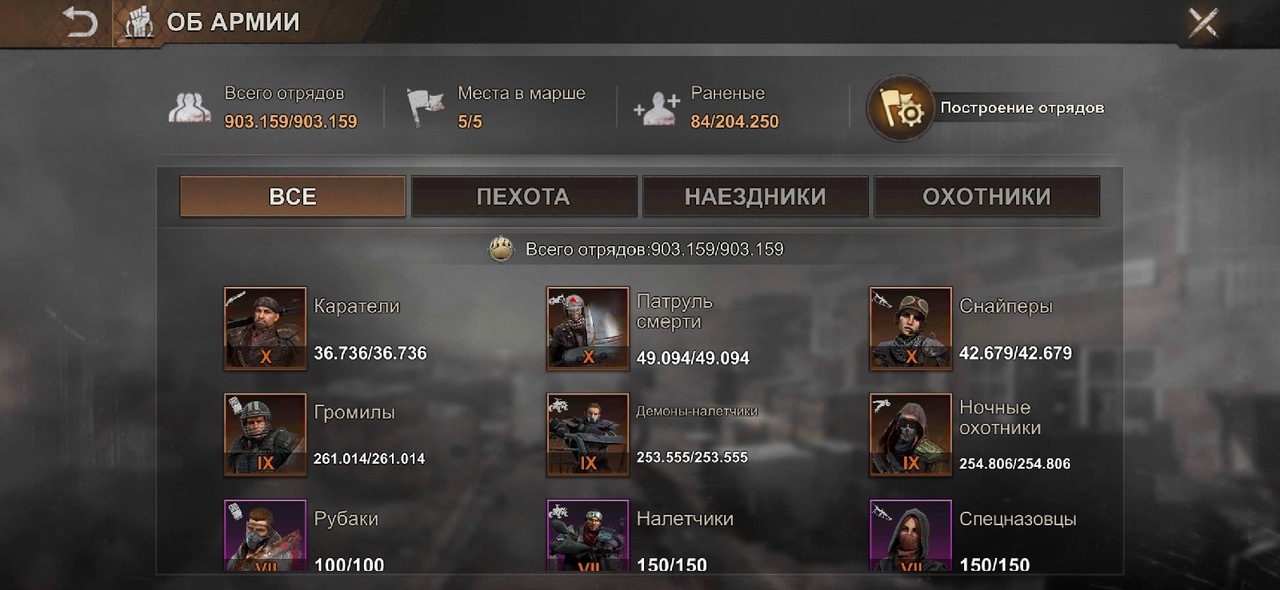This screenshot has width=1280, height=590.
Task: Choose the Патруль смерти unit portrait
Action: coord(588,329)
